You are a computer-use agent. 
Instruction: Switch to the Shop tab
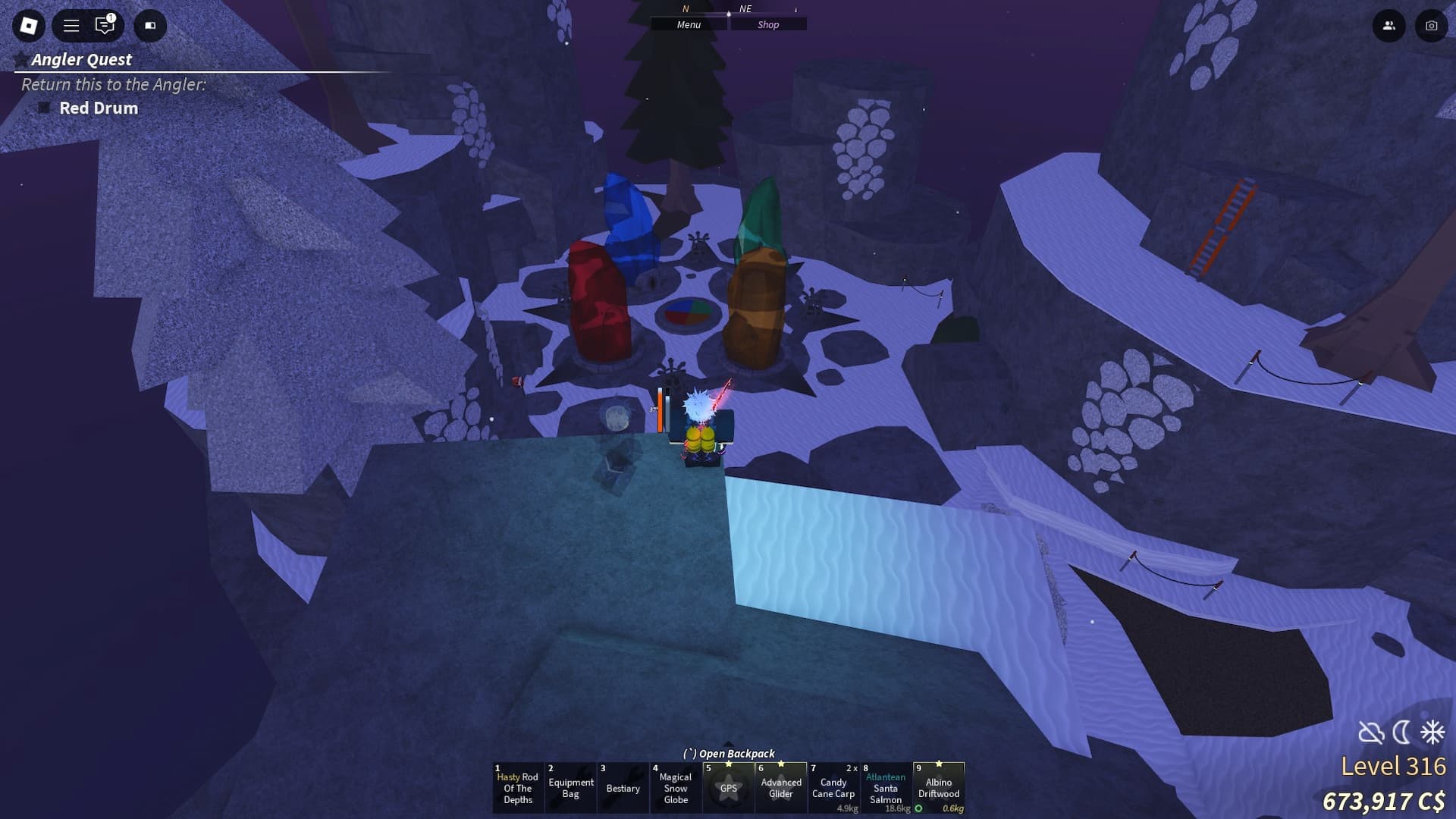pos(769,24)
